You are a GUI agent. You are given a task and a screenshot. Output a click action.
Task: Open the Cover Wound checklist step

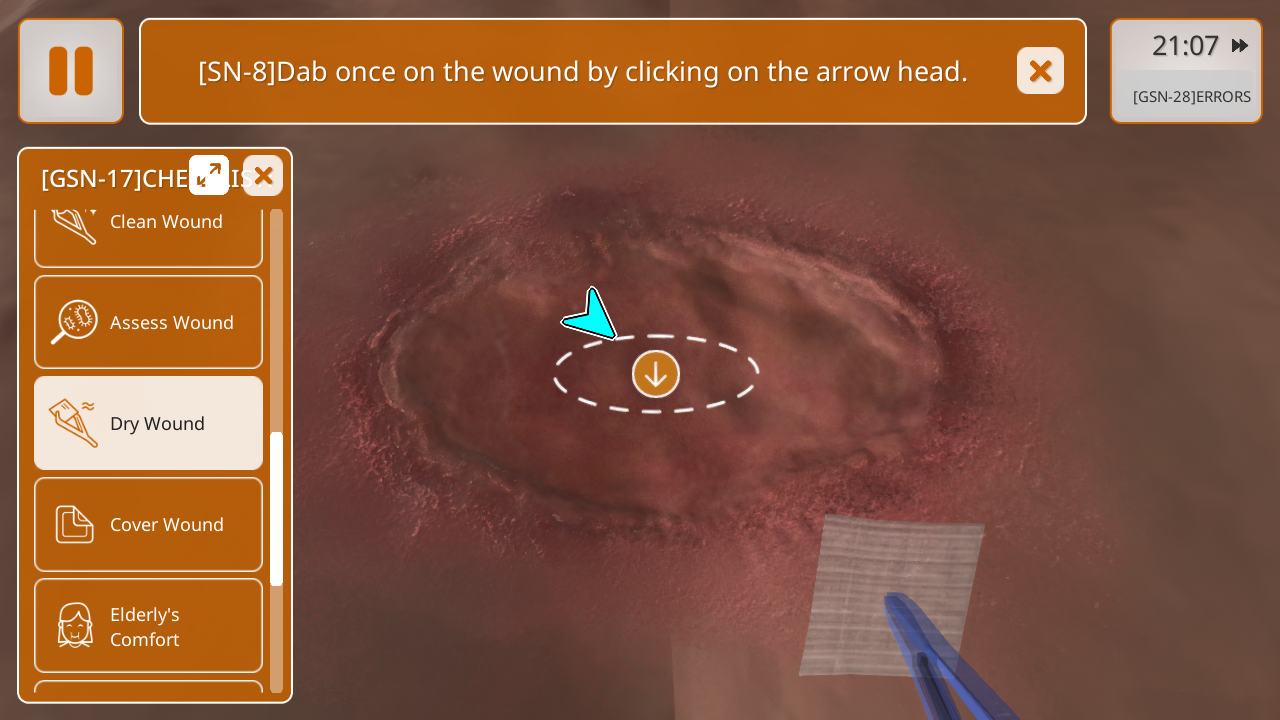pyautogui.click(x=148, y=524)
